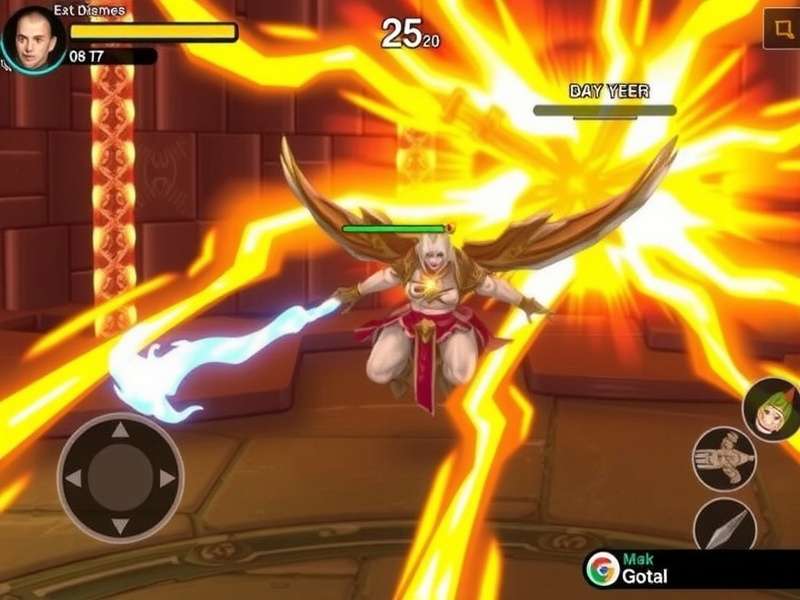Screen dimensions: 800x600
Task: Tap the down arrow on the virtual joystick
Action: pos(120,525)
